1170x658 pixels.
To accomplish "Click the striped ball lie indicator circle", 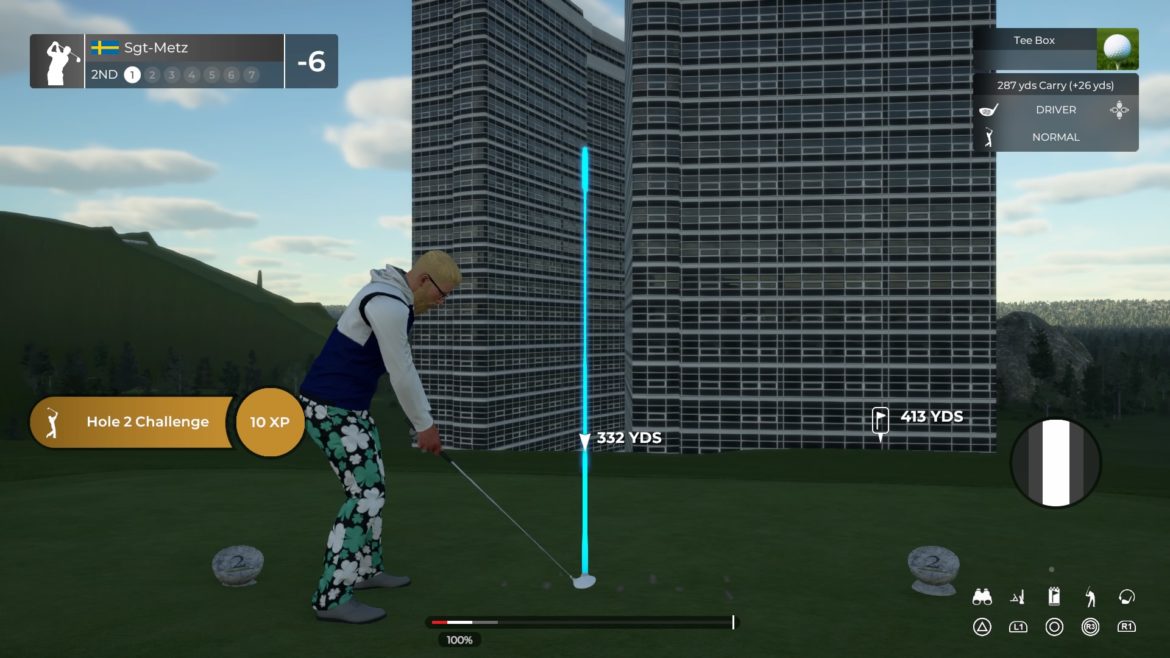I will click(1055, 463).
